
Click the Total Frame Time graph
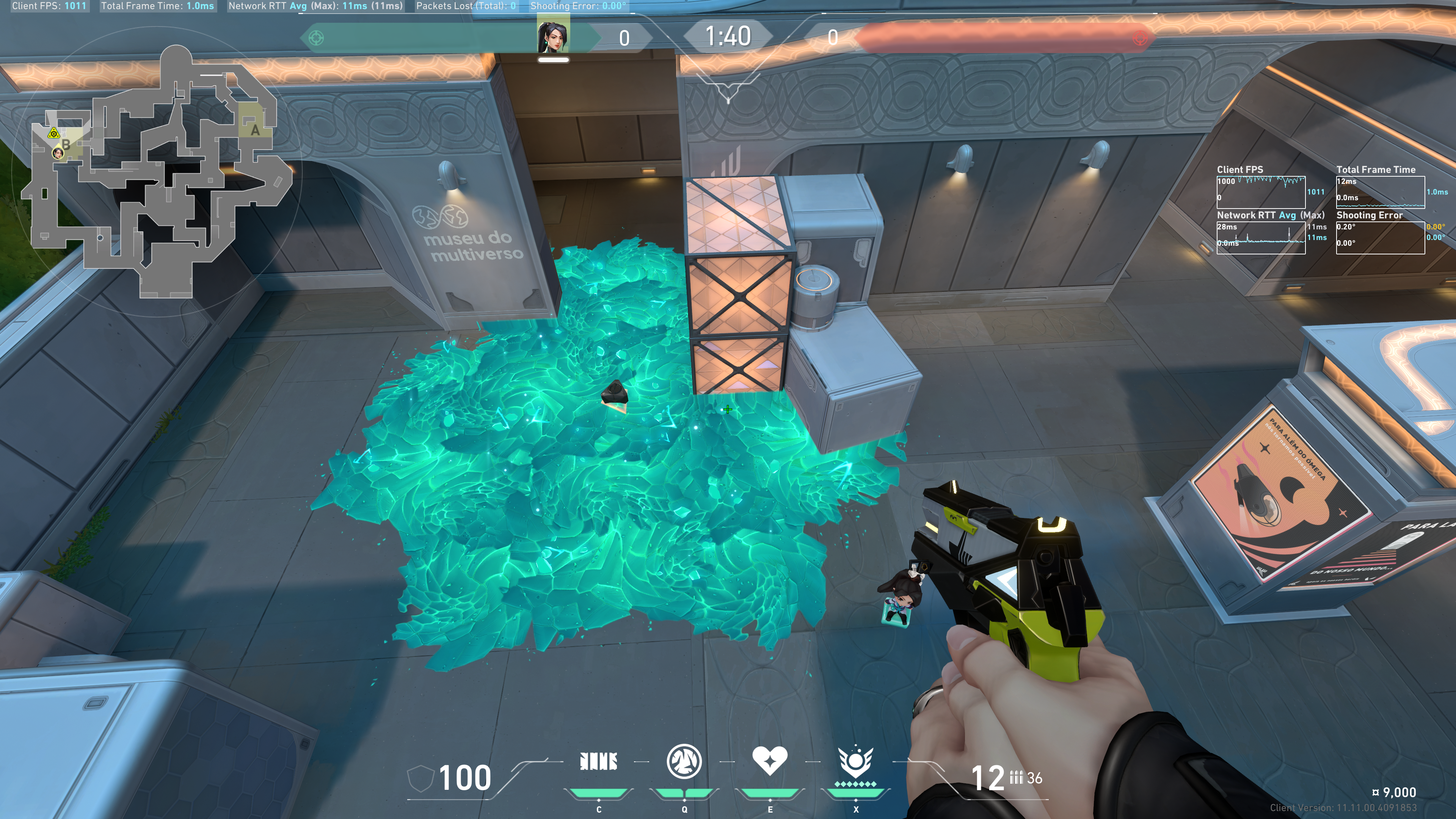(x=1380, y=192)
